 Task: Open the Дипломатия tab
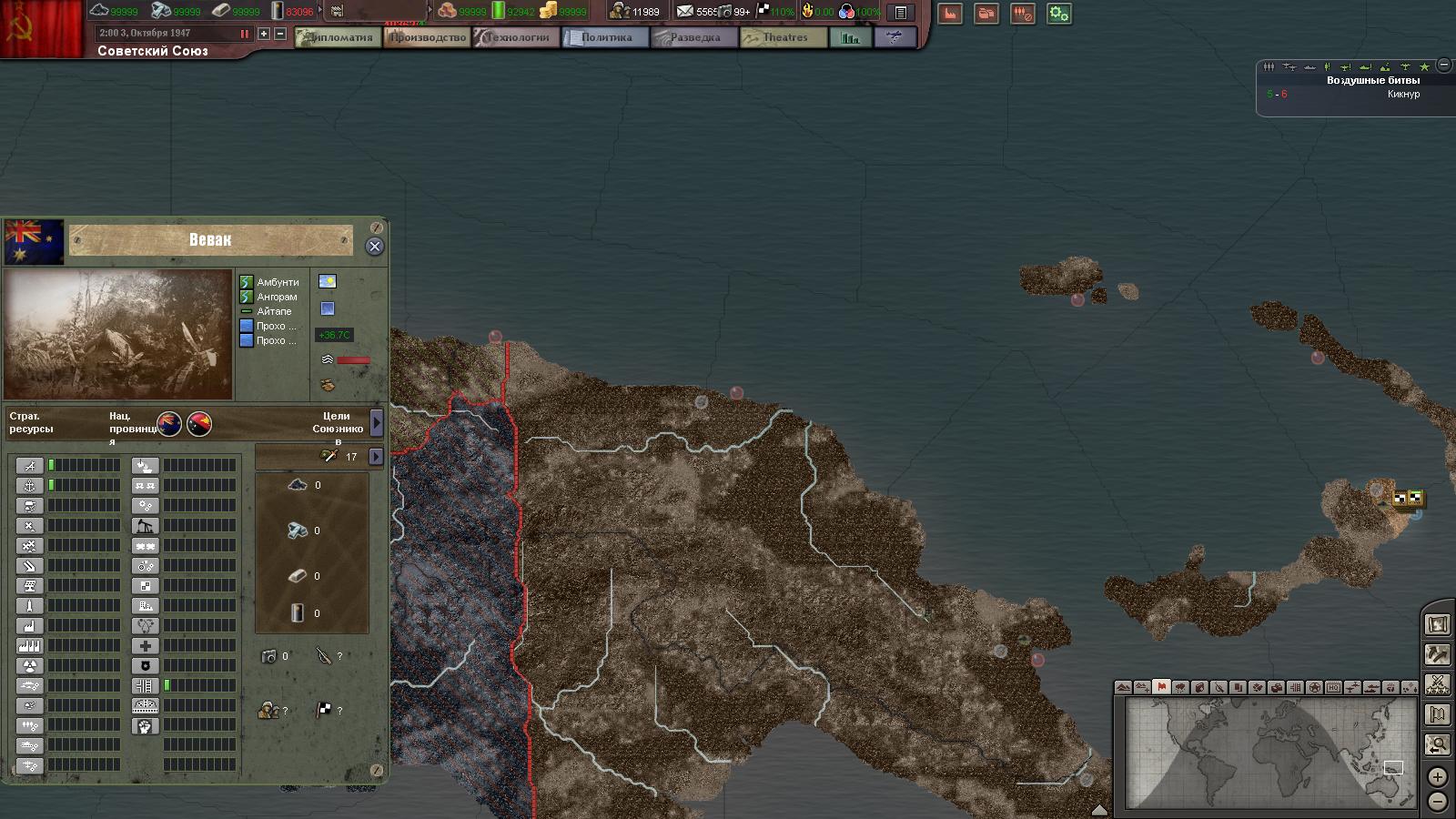339,37
